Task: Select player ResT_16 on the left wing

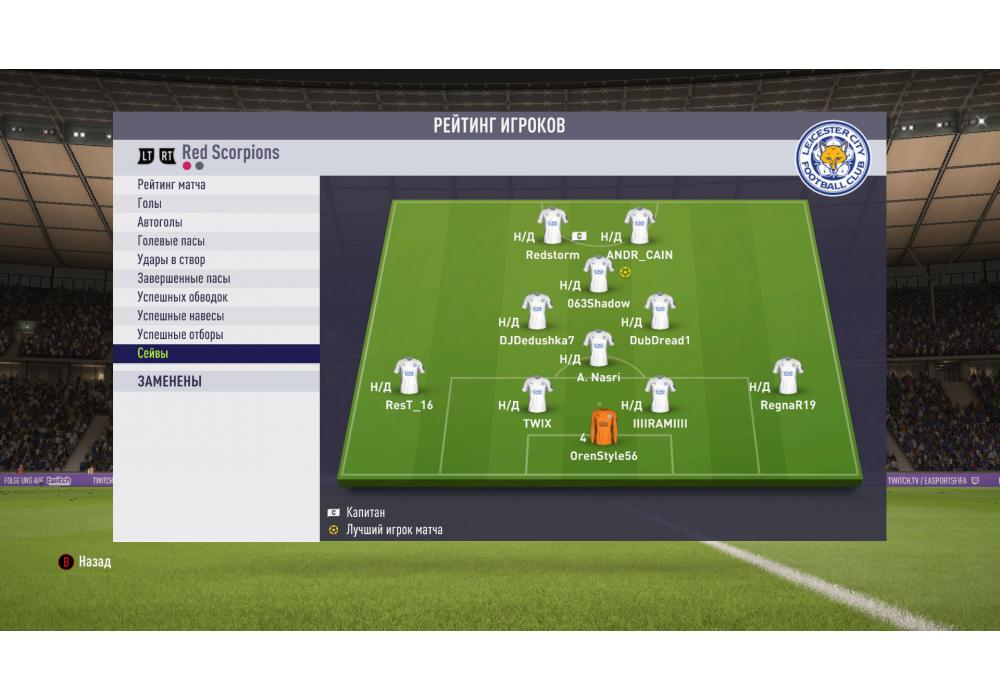Action: 409,375
